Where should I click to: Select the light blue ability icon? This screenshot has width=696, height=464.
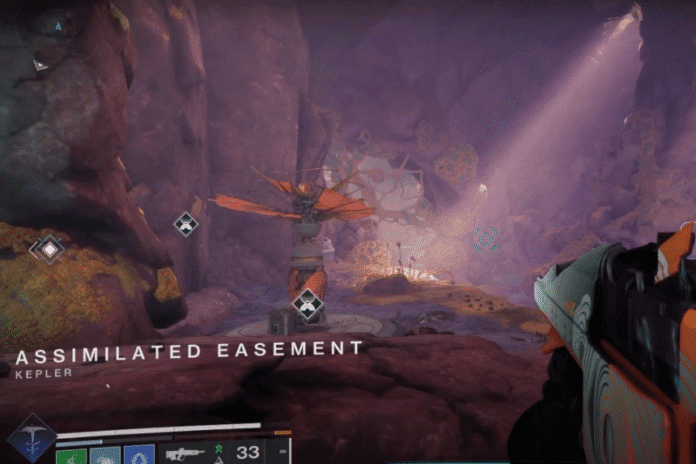pyautogui.click(x=105, y=455)
